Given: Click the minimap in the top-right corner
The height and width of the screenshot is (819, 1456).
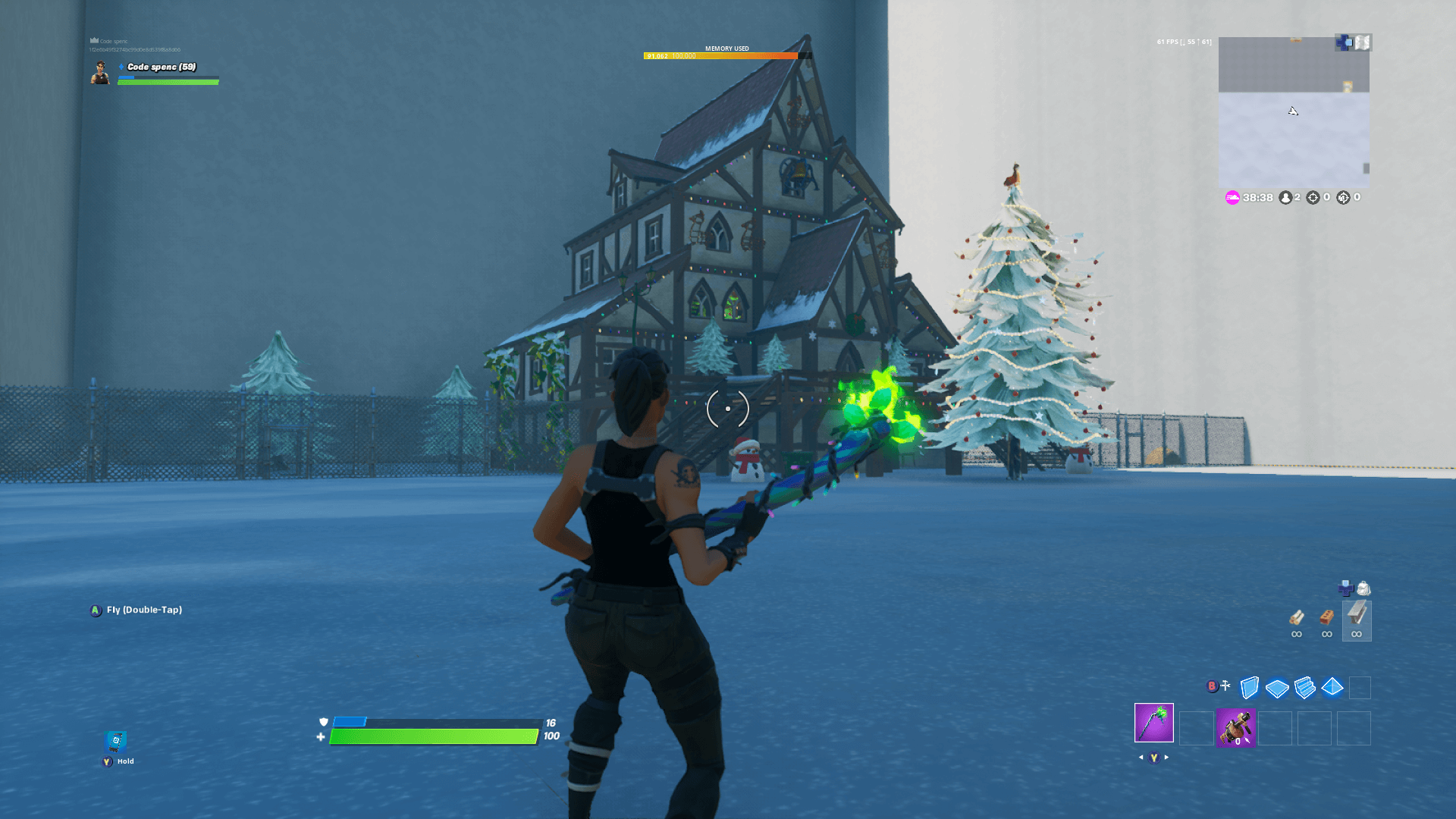Looking at the screenshot, I should (x=1293, y=114).
